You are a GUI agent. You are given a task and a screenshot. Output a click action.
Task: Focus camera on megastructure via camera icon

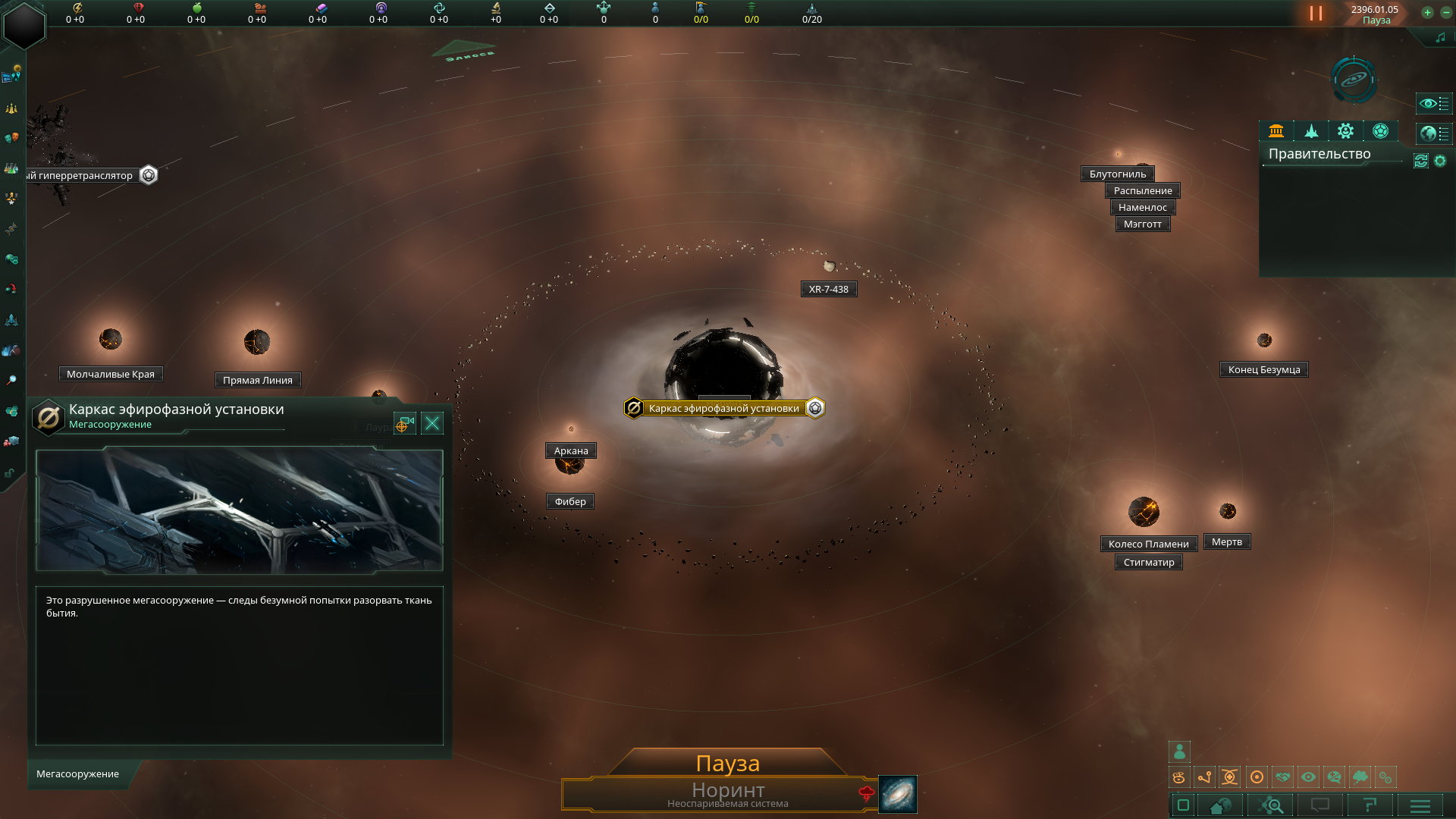[x=404, y=423]
